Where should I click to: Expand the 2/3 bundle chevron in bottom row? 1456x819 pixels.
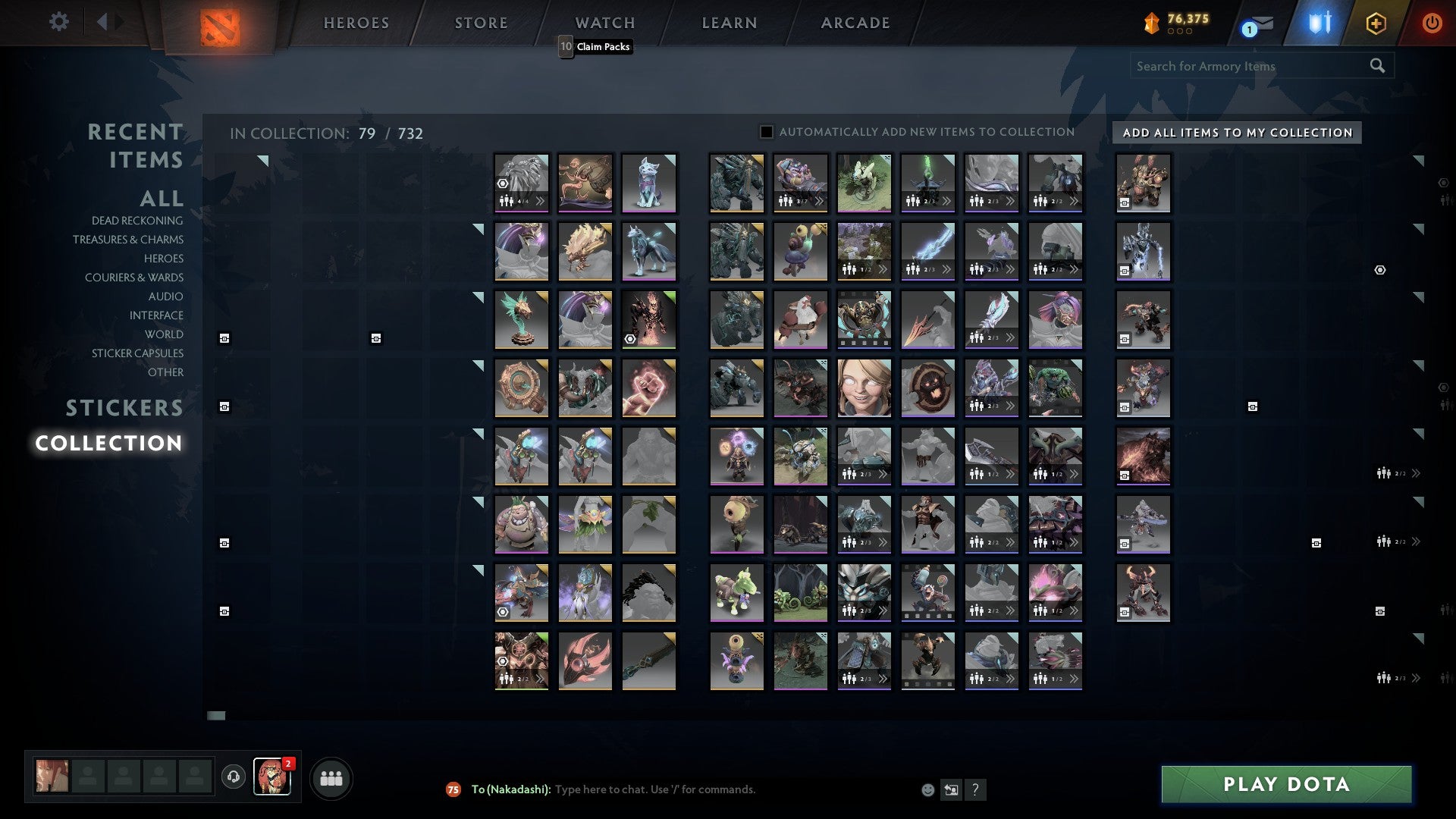coord(883,679)
